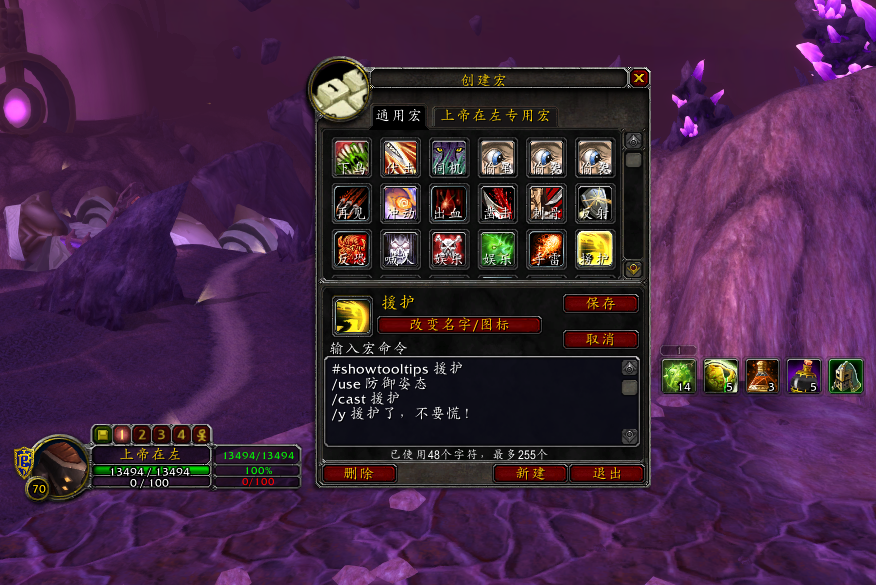The width and height of the screenshot is (876, 585).
Task: Select the 出血 macro icon
Action: tap(449, 204)
